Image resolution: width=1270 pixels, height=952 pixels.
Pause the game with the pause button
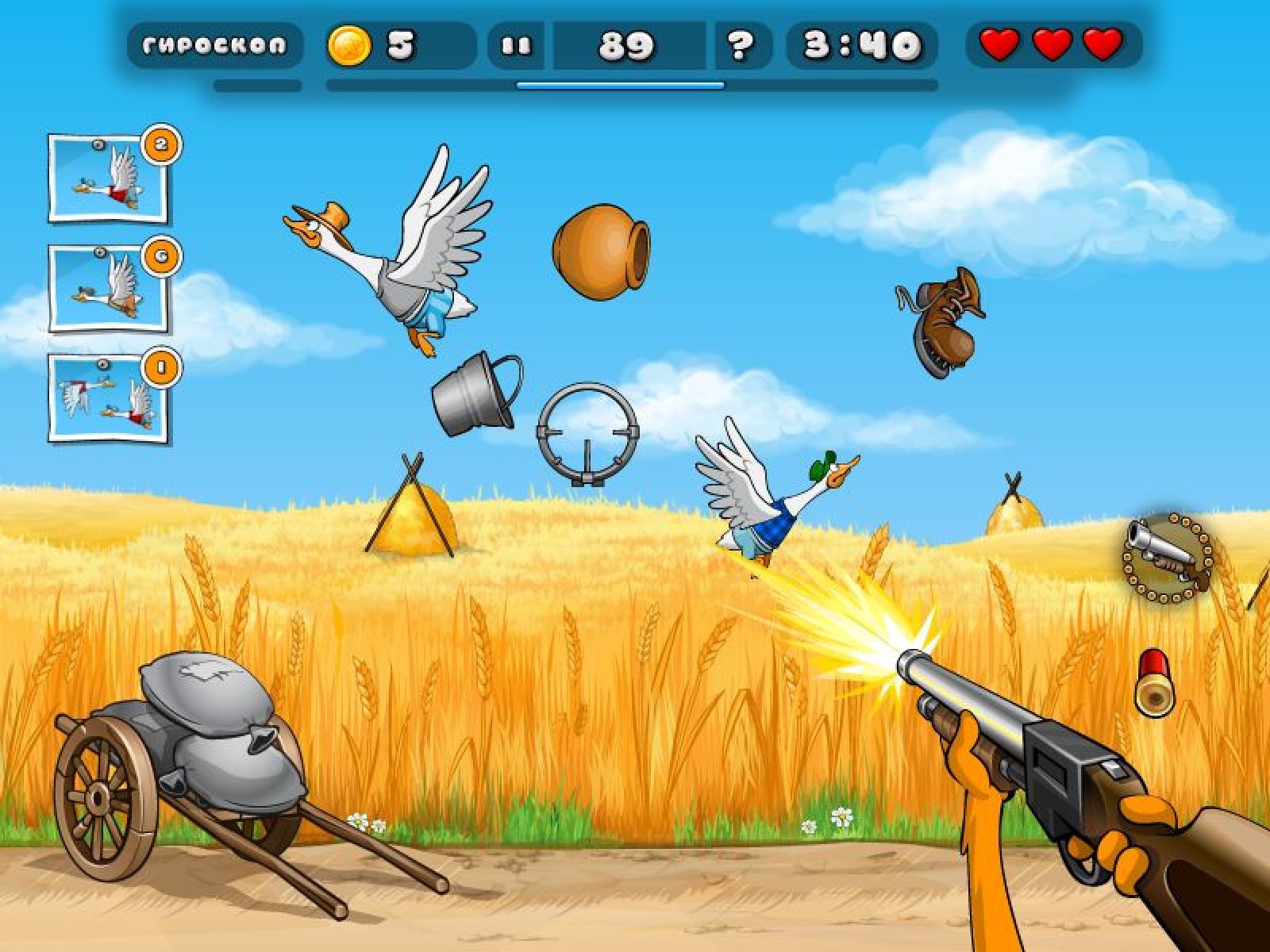pos(517,46)
